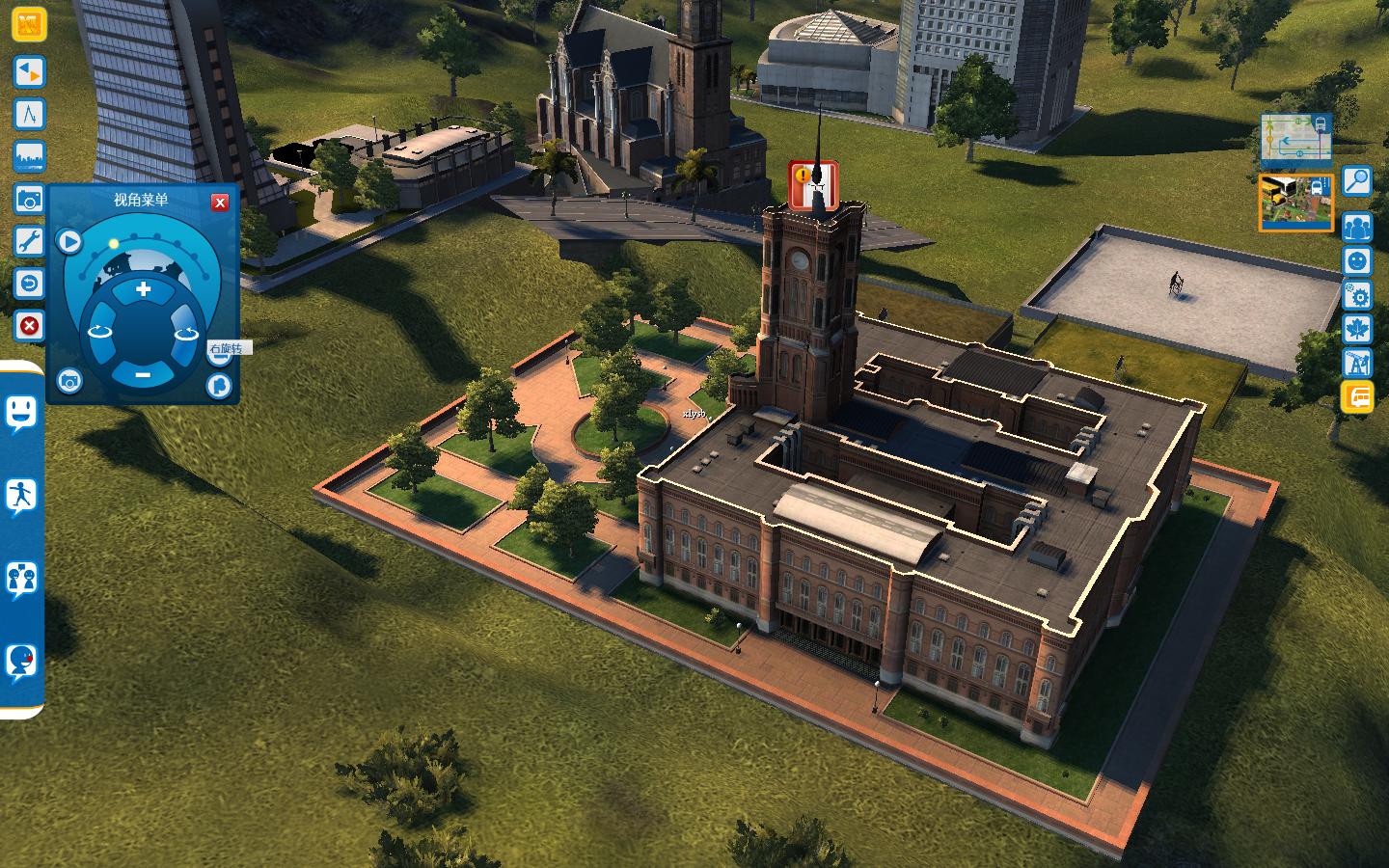Take a snapshot from the camera menu
Screen dimensions: 1389x868
68,382
